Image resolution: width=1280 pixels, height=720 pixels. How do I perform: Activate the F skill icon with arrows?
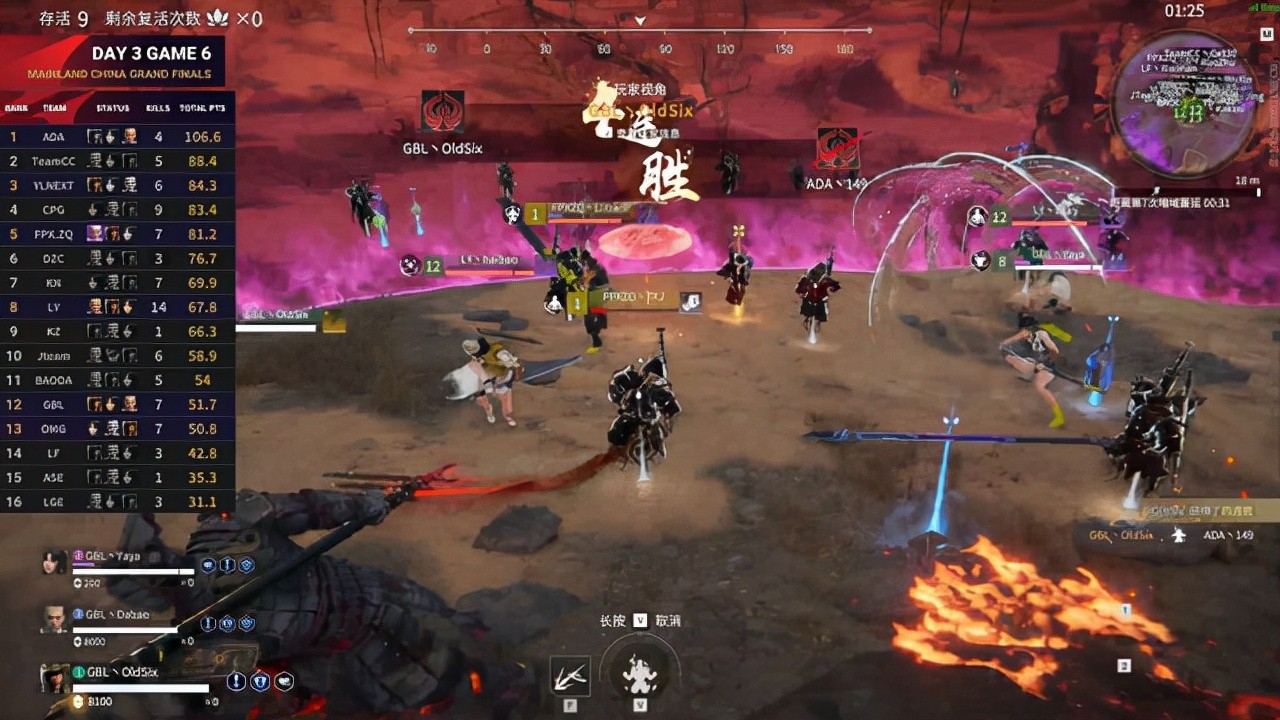click(x=571, y=677)
